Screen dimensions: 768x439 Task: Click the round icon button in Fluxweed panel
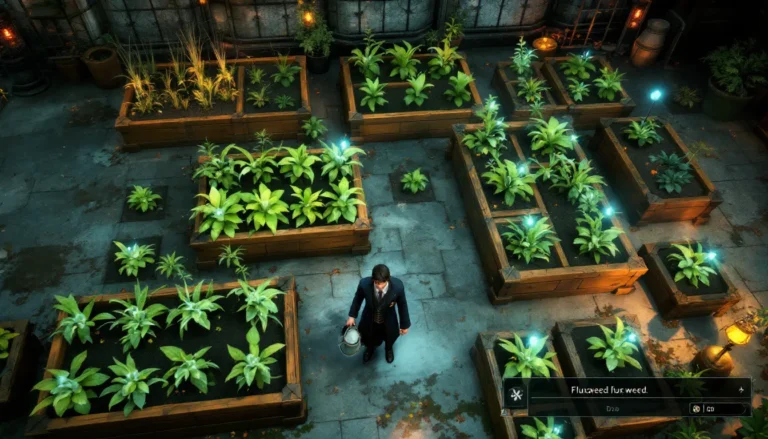[x=695, y=409]
